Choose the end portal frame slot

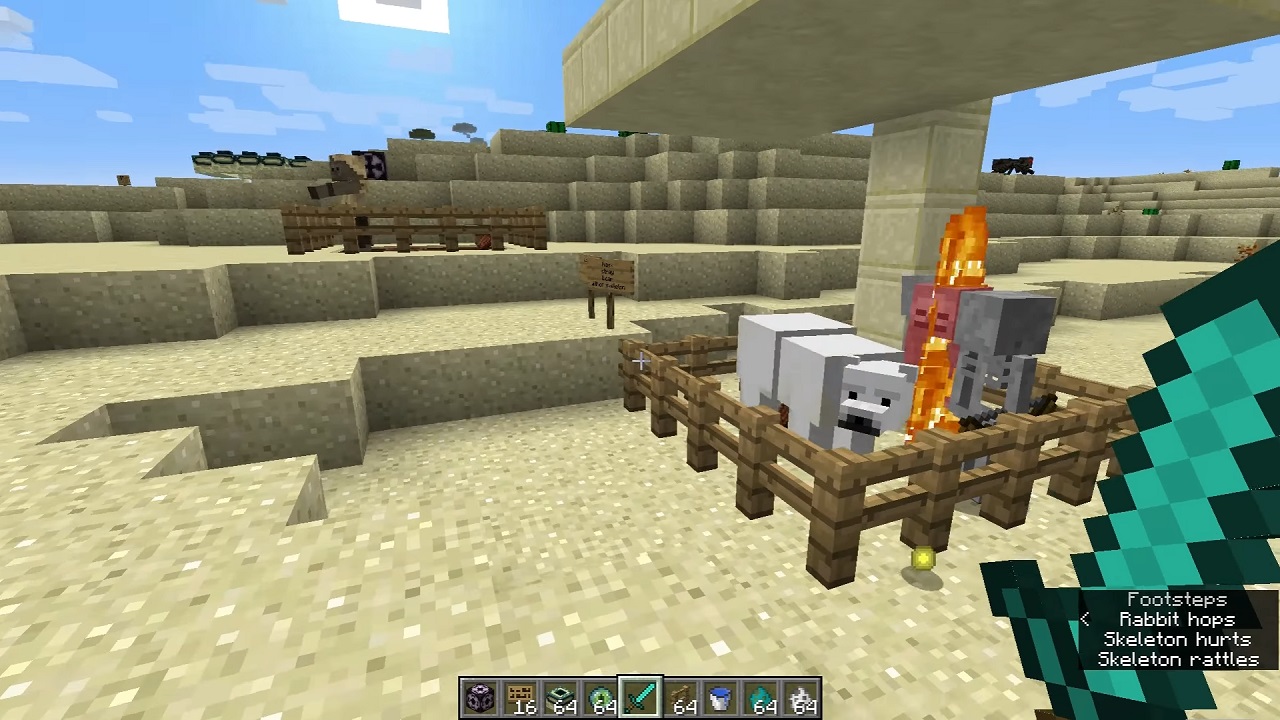point(560,698)
